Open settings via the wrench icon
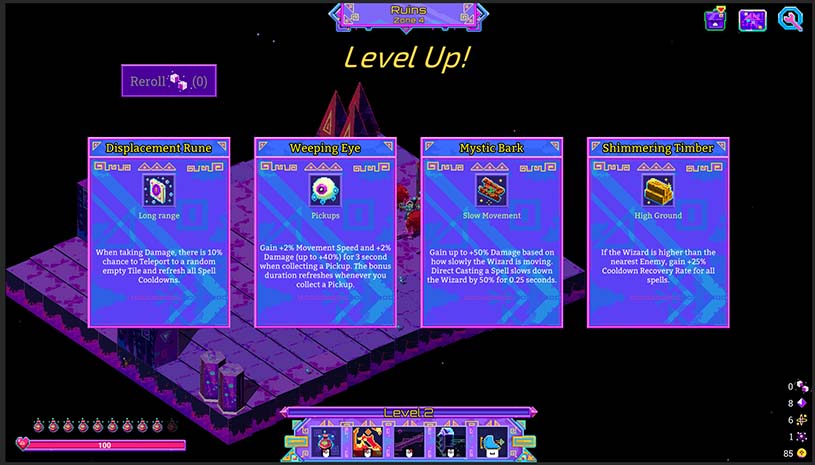The width and height of the screenshot is (815, 465). coord(790,19)
